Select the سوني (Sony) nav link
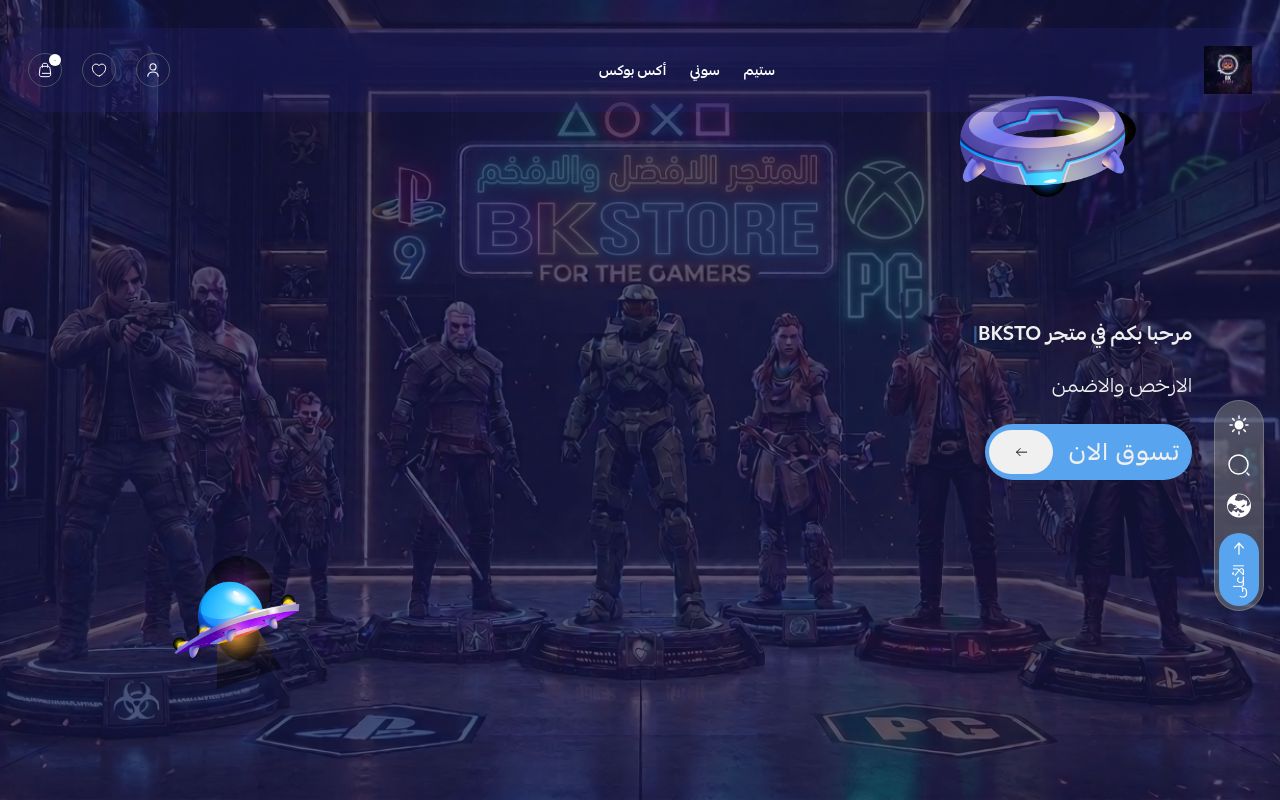Image resolution: width=1280 pixels, height=800 pixels. (x=704, y=71)
